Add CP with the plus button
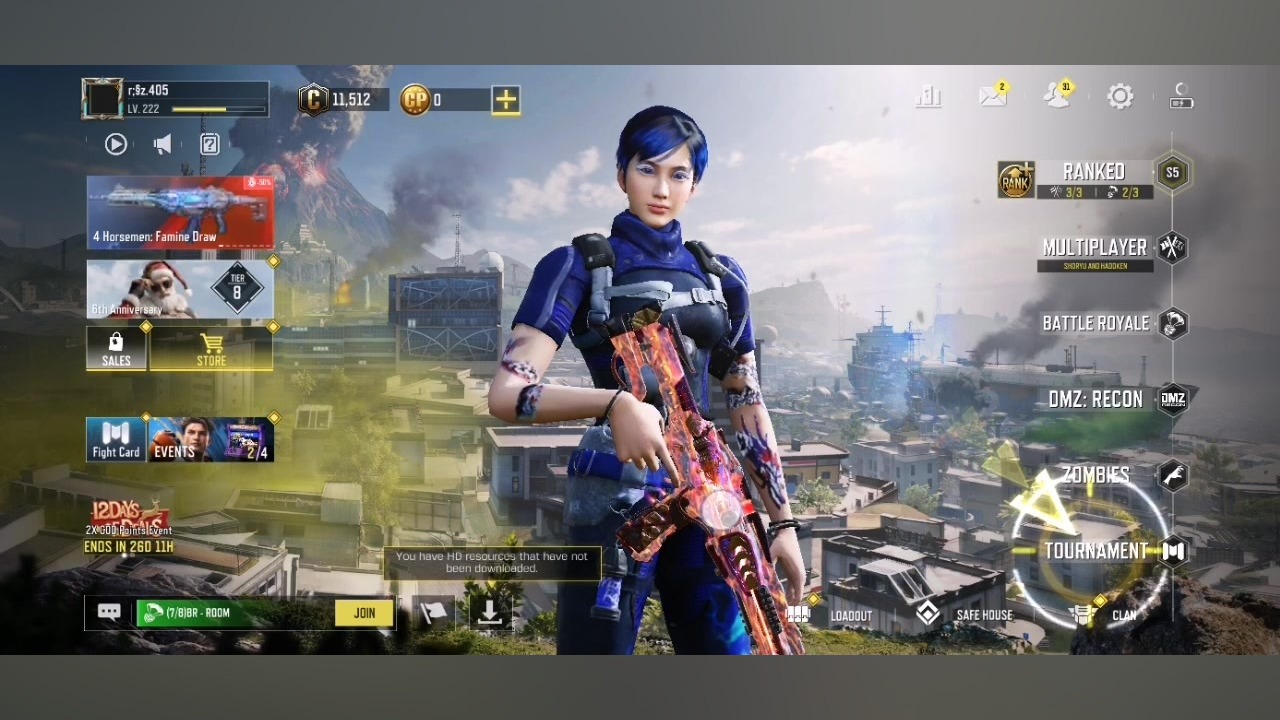Image resolution: width=1280 pixels, height=720 pixels. 506,99
